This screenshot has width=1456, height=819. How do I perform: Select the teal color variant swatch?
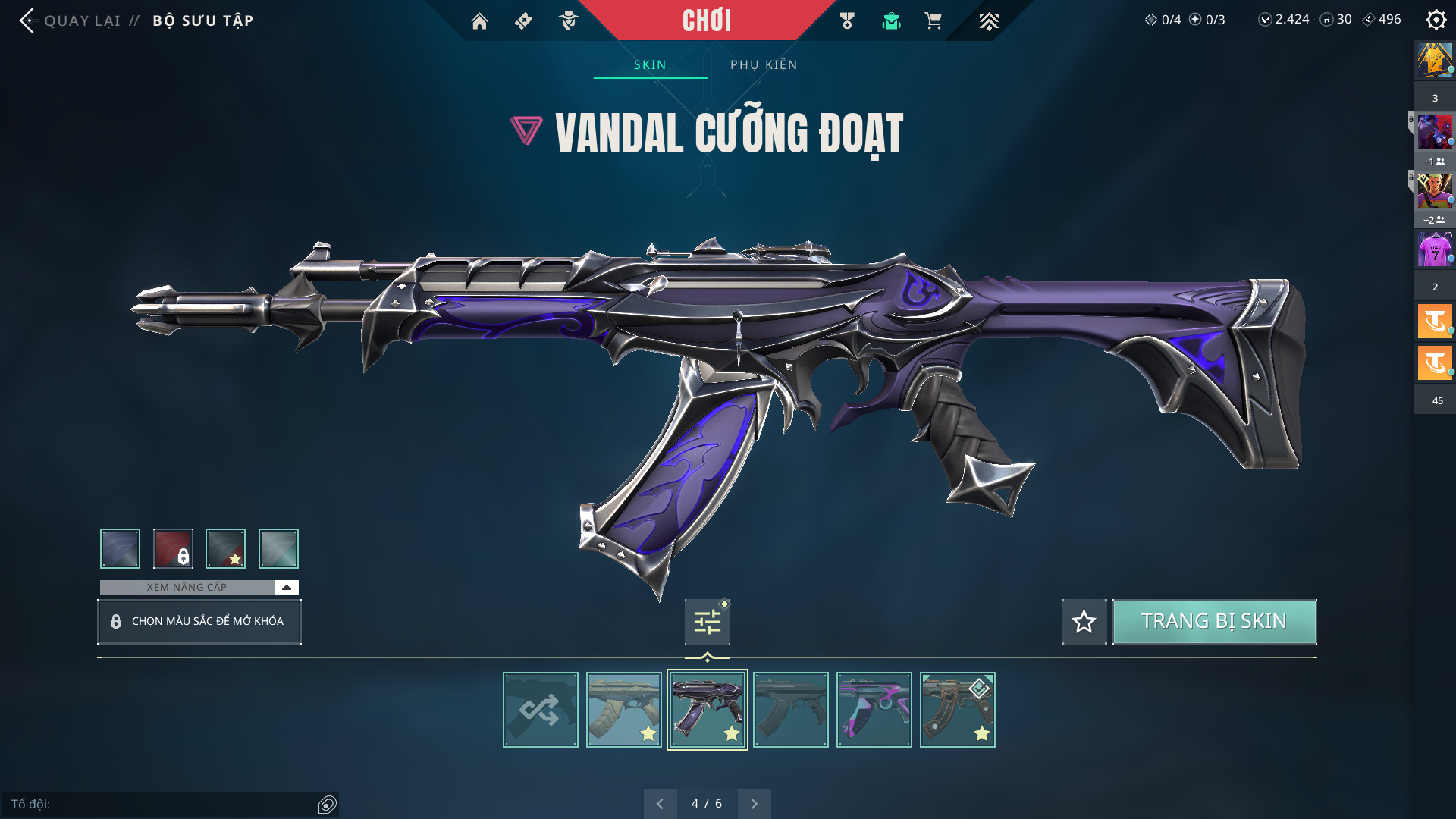point(278,548)
